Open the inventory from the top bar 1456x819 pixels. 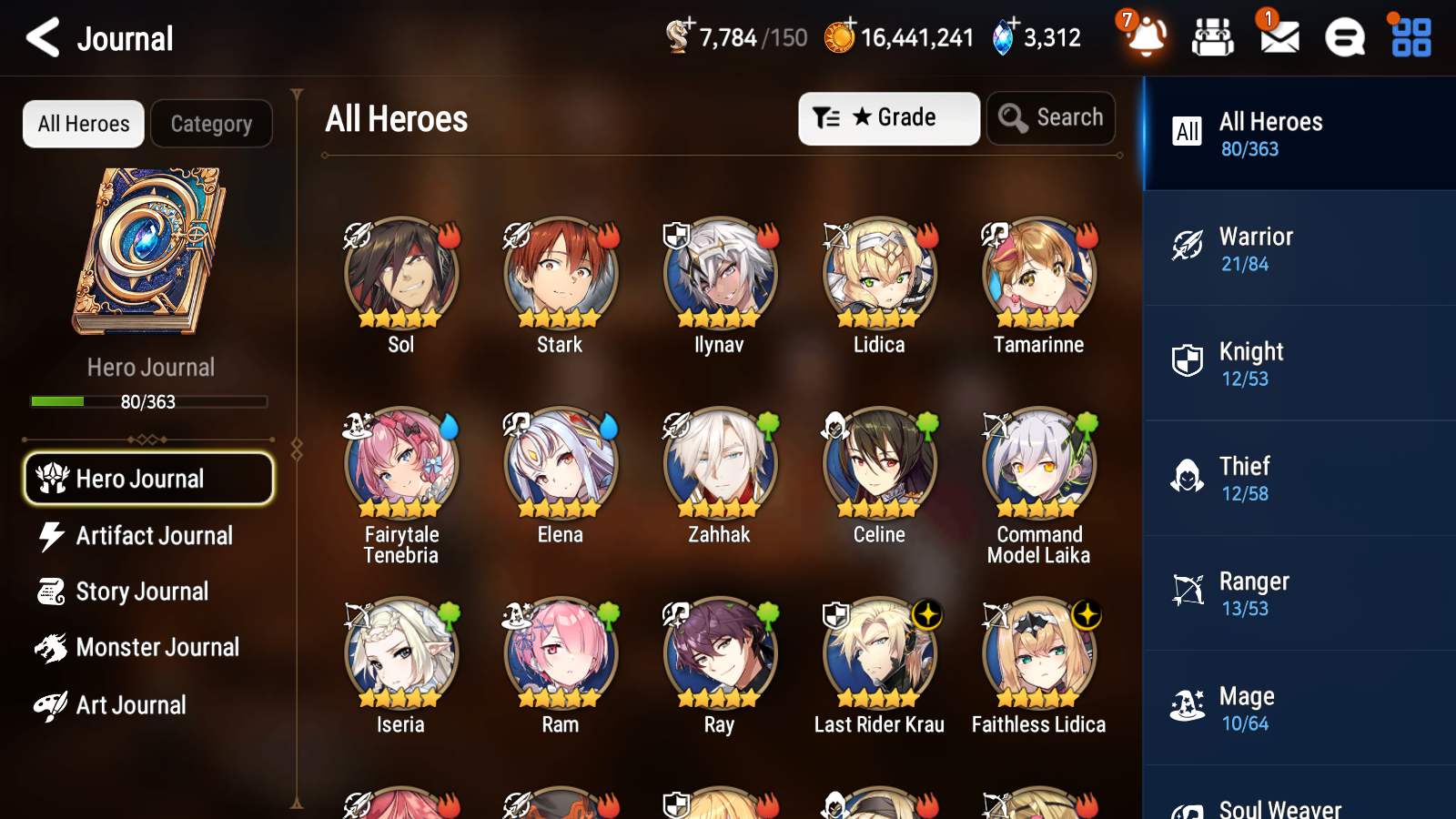point(1212,36)
